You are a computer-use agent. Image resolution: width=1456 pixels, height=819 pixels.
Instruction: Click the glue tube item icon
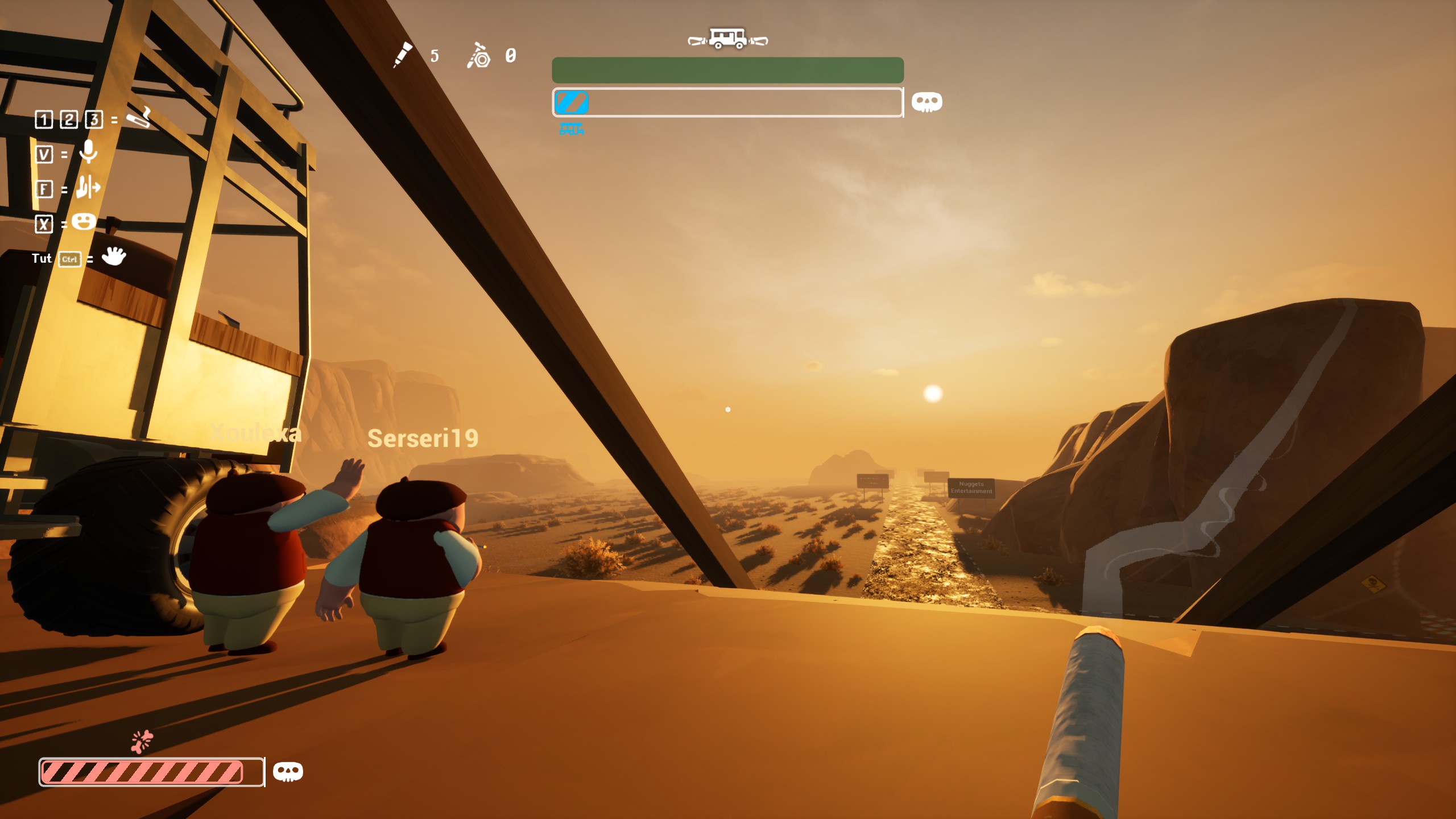[403, 55]
